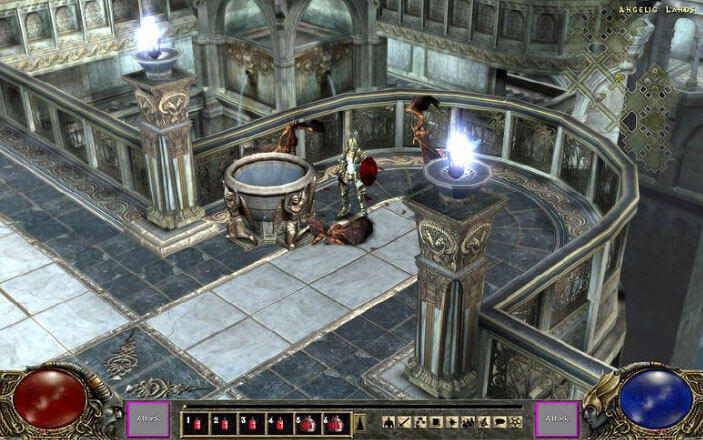703x440 pixels.
Task: Open the character sheet silhouette icon
Action: pyautogui.click(x=389, y=423)
